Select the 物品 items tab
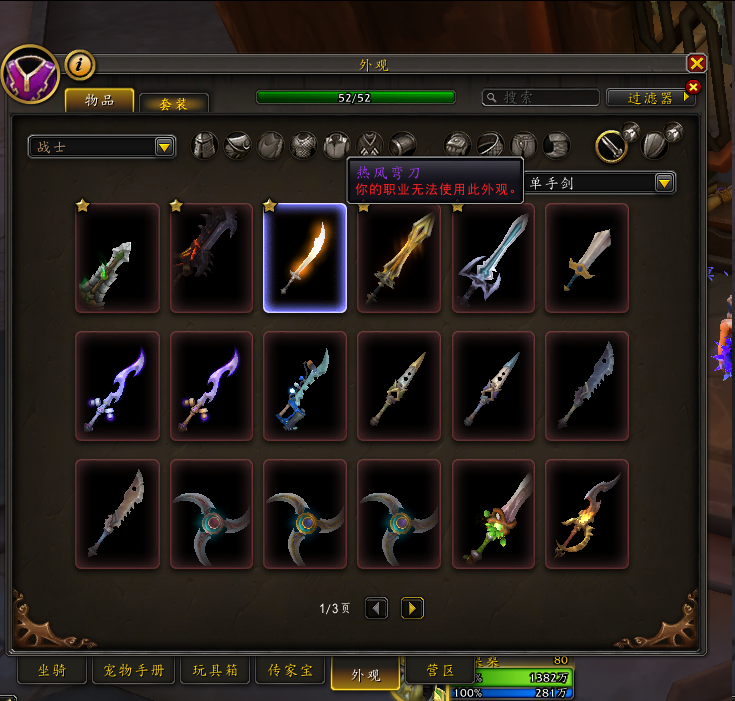Viewport: 735px width, 701px height. click(x=99, y=101)
